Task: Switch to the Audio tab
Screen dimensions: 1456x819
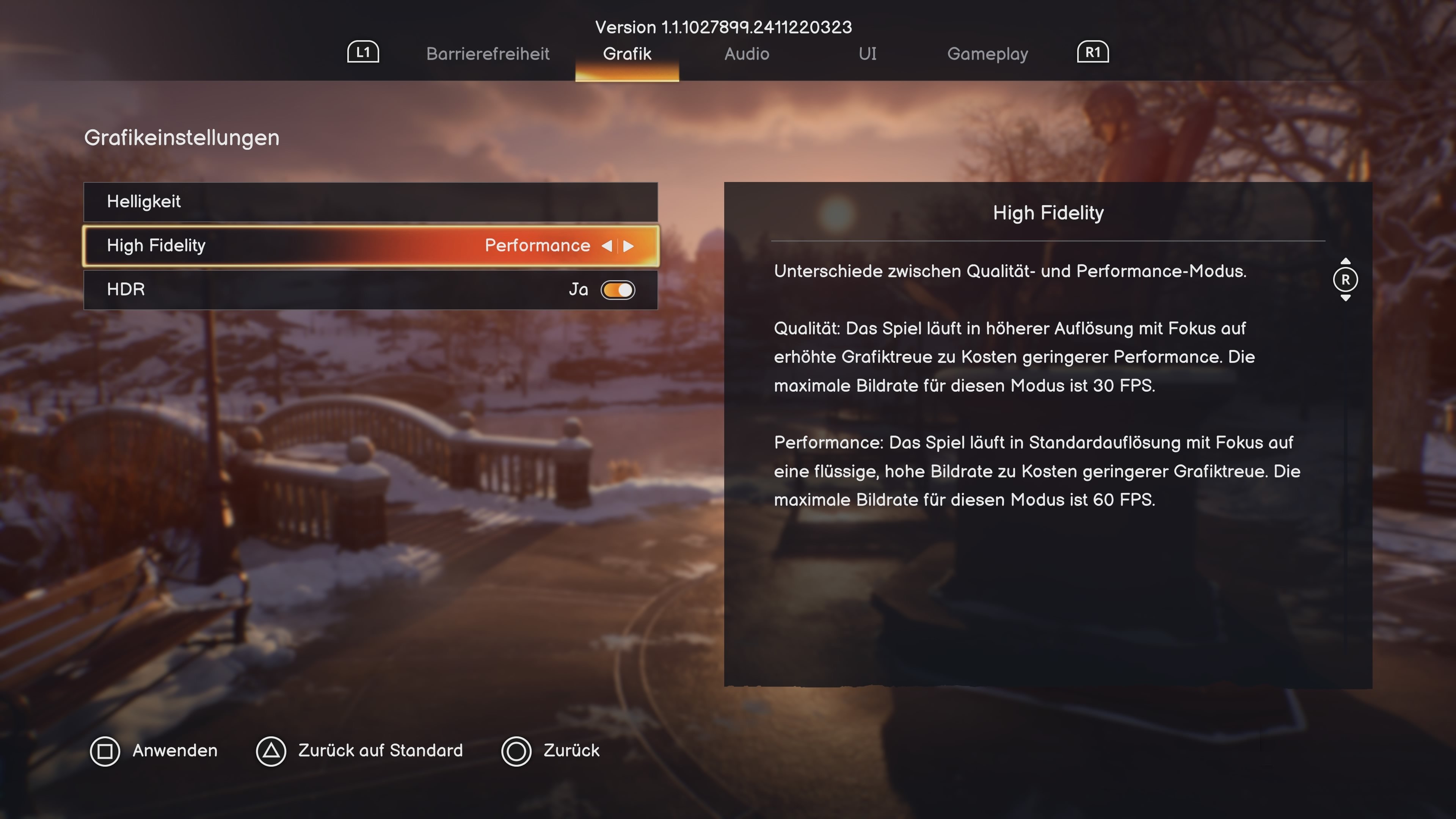Action: tap(747, 54)
